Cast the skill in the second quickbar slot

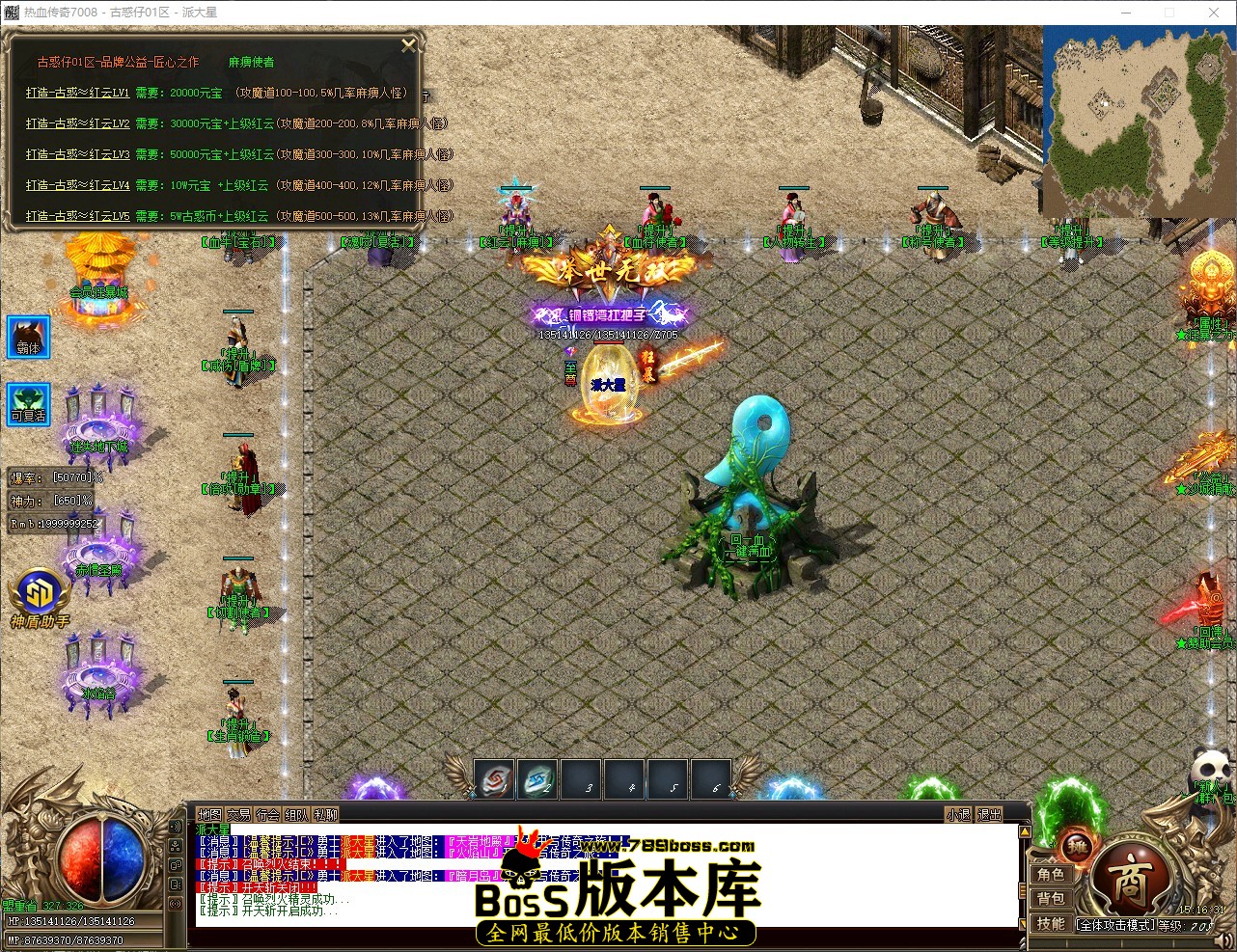537,780
